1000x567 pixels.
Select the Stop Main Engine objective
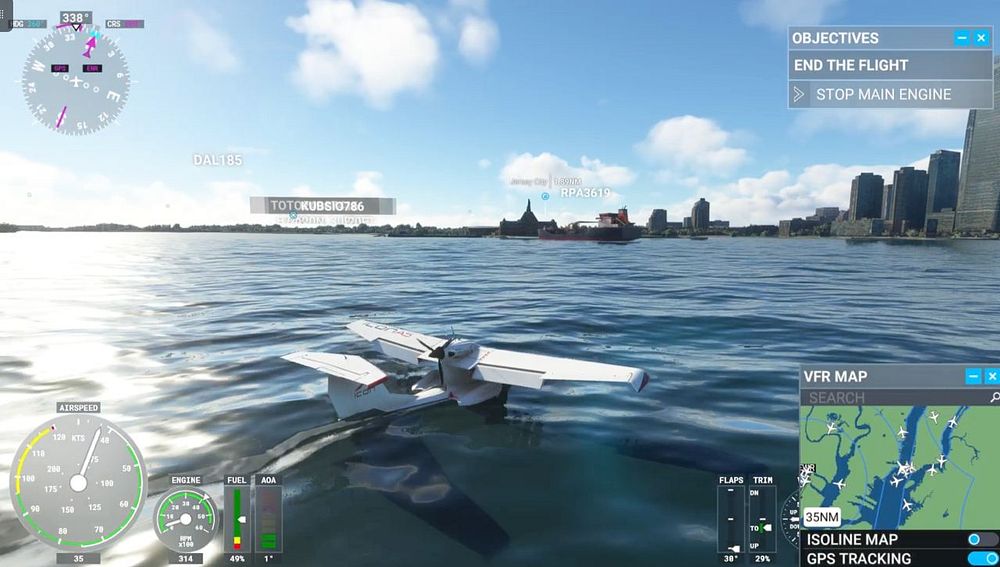click(x=883, y=95)
